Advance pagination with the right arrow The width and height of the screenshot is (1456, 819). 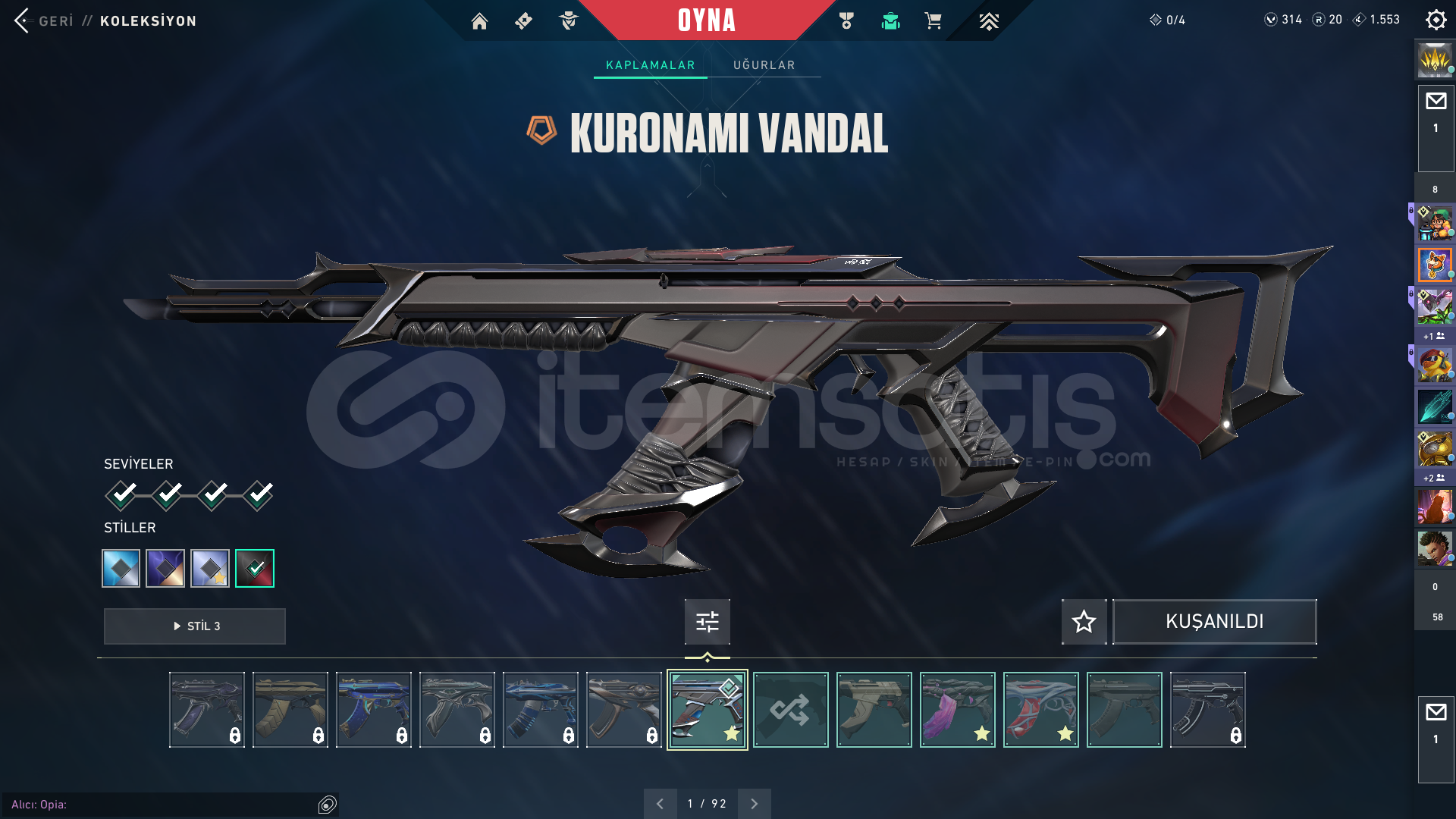point(754,802)
